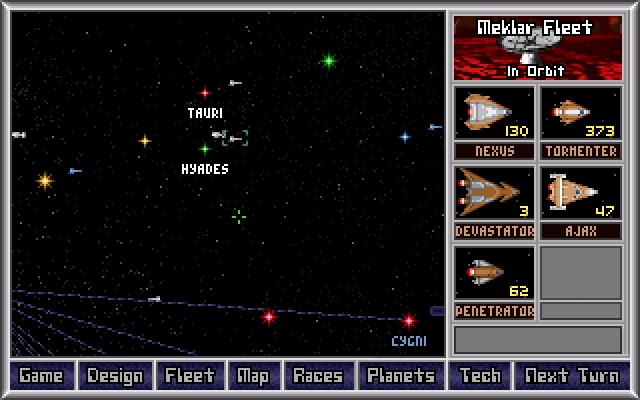The width and height of the screenshot is (640, 400).
Task: Open the Planets list
Action: [x=401, y=376]
